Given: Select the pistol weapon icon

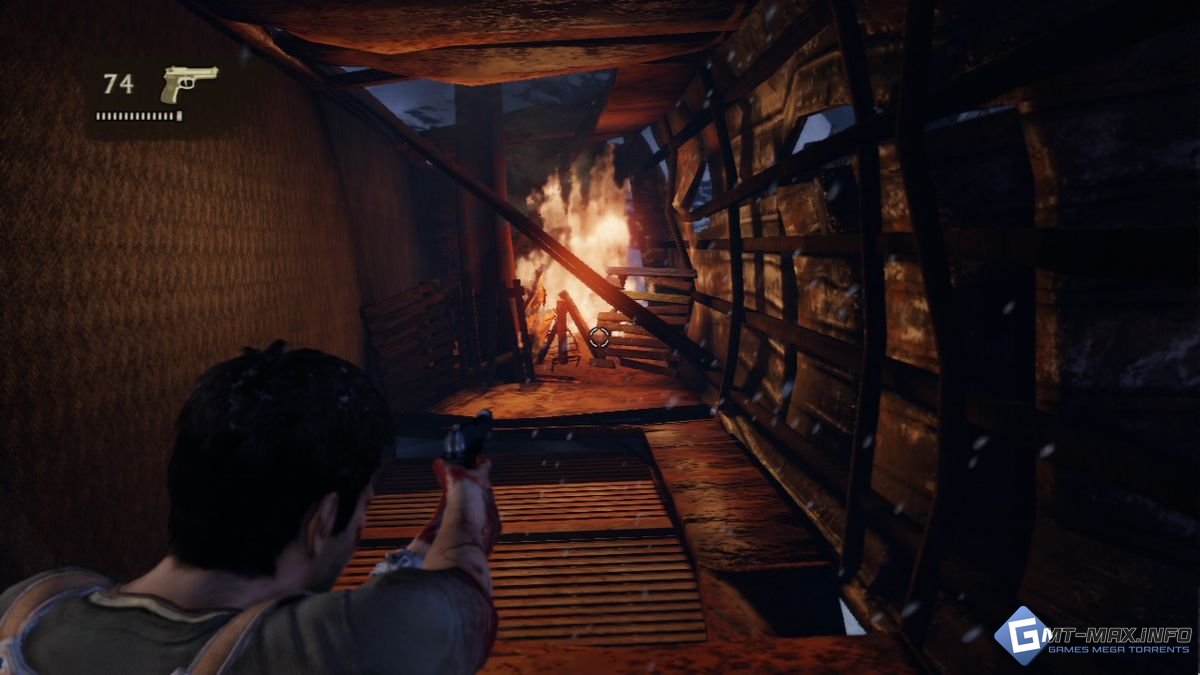Looking at the screenshot, I should click(188, 83).
